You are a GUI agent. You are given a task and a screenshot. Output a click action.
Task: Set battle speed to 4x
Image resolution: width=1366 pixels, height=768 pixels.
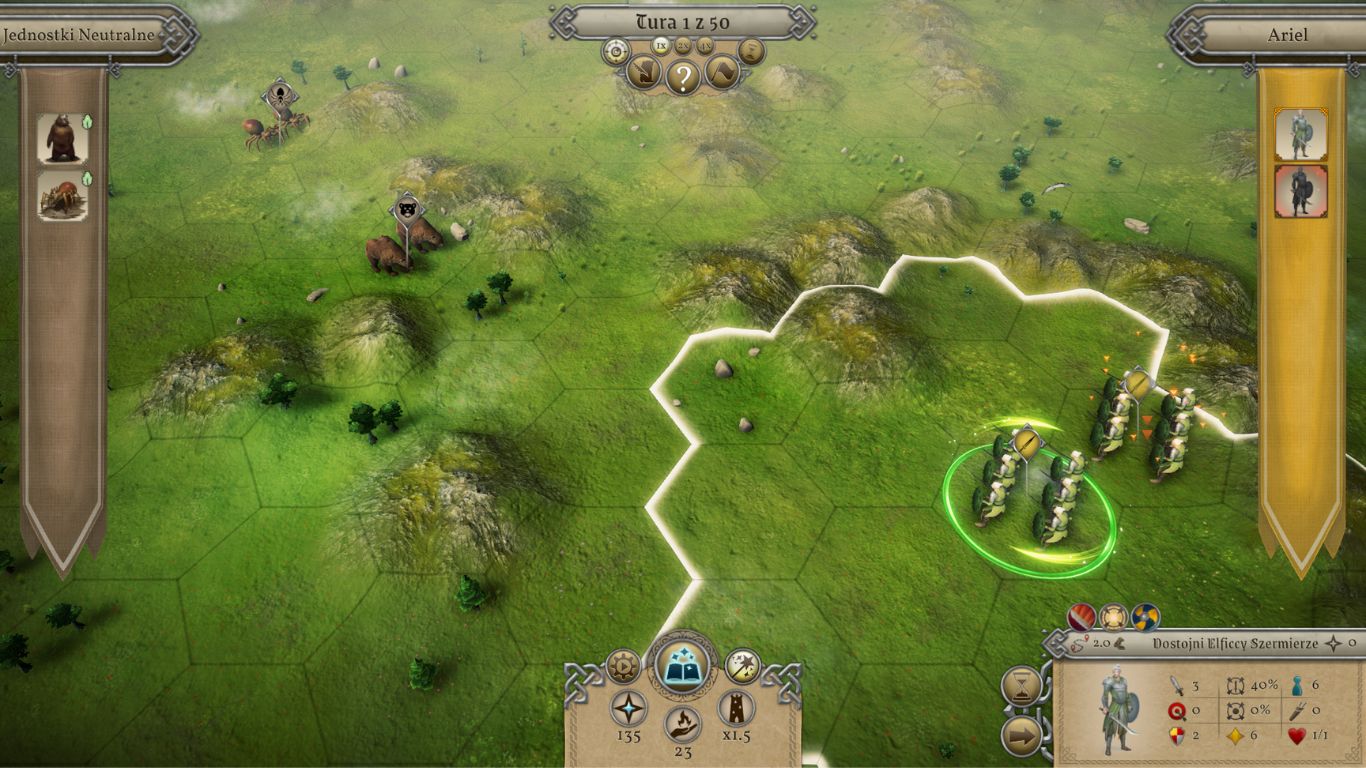point(705,45)
